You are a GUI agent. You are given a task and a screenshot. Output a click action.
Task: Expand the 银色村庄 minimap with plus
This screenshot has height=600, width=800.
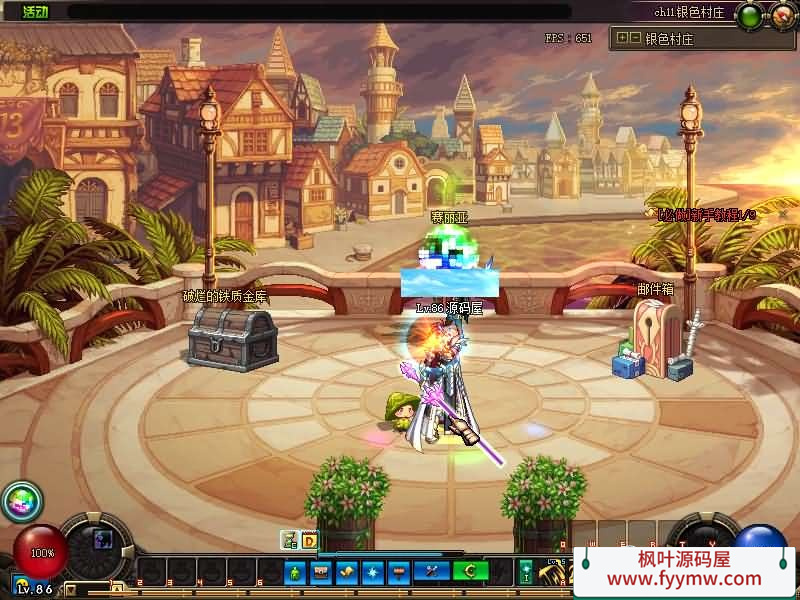(x=622, y=39)
